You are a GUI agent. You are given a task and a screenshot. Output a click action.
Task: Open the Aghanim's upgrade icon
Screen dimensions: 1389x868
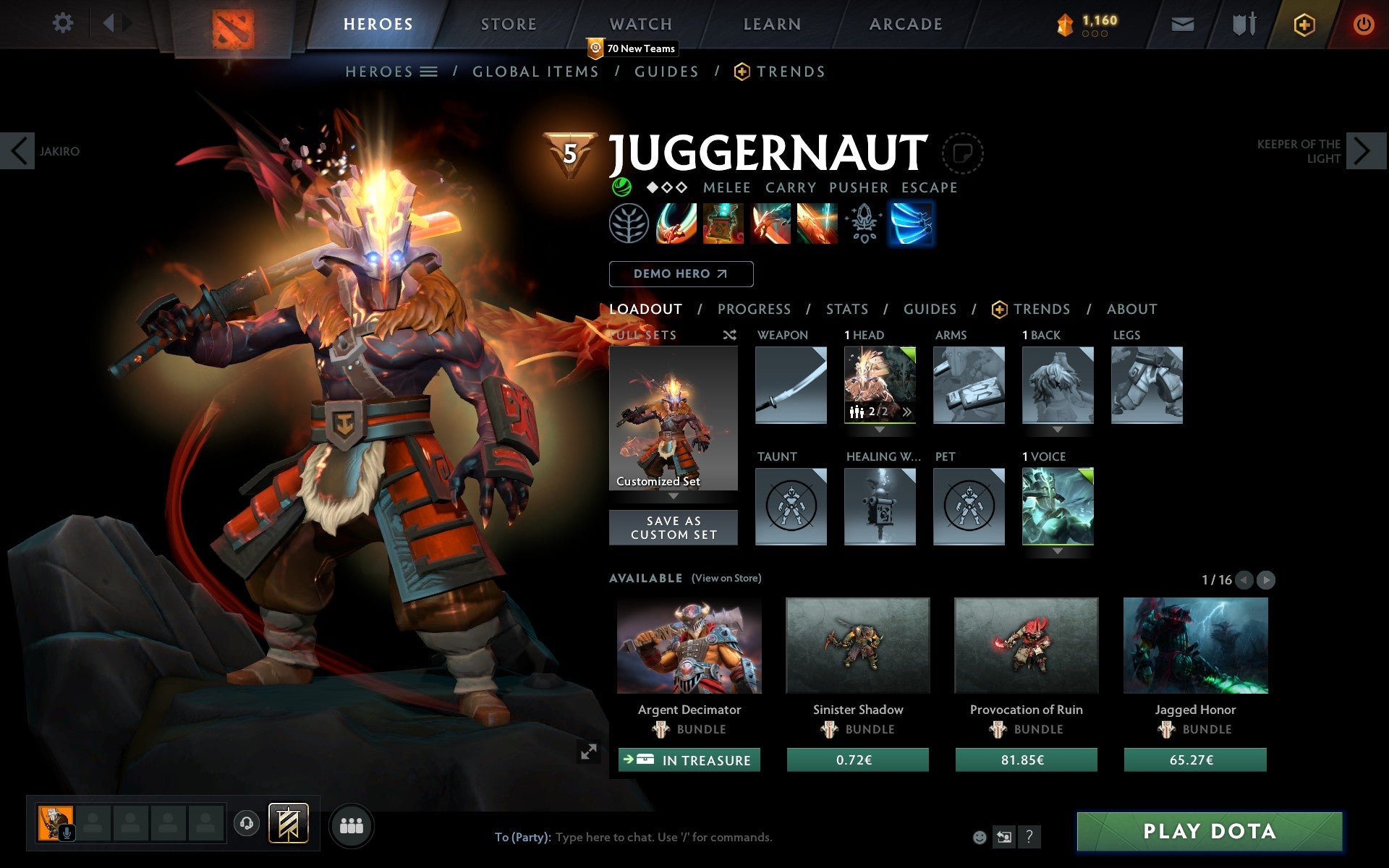pyautogui.click(x=864, y=224)
